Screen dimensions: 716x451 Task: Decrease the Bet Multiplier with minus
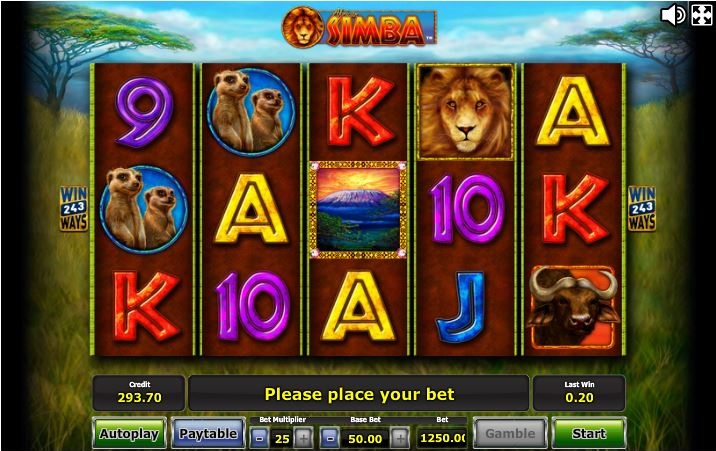click(259, 438)
